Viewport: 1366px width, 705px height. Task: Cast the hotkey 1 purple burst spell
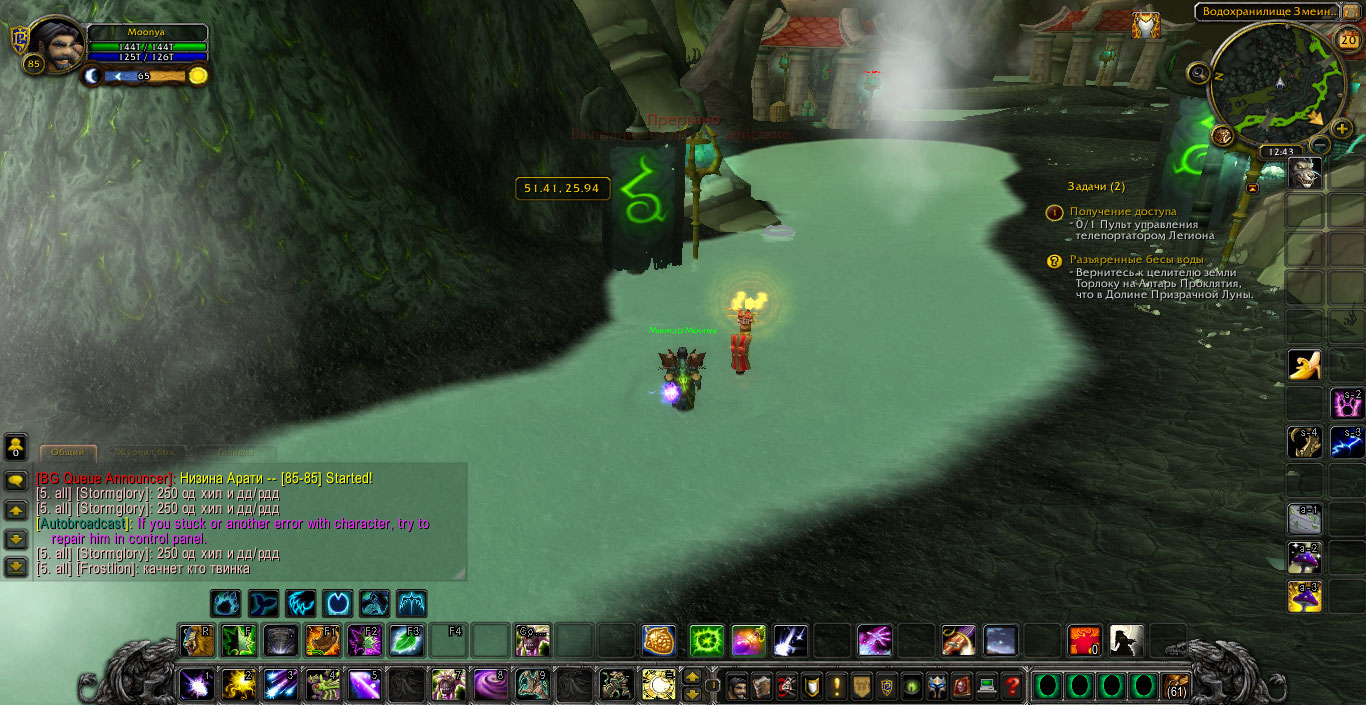pos(196,684)
